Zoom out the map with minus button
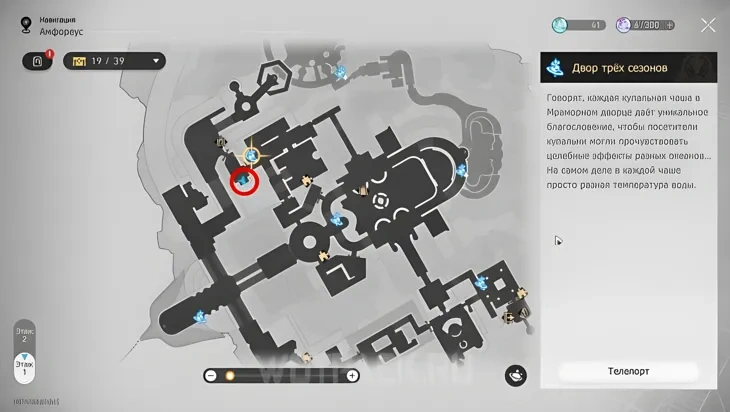 (211, 375)
